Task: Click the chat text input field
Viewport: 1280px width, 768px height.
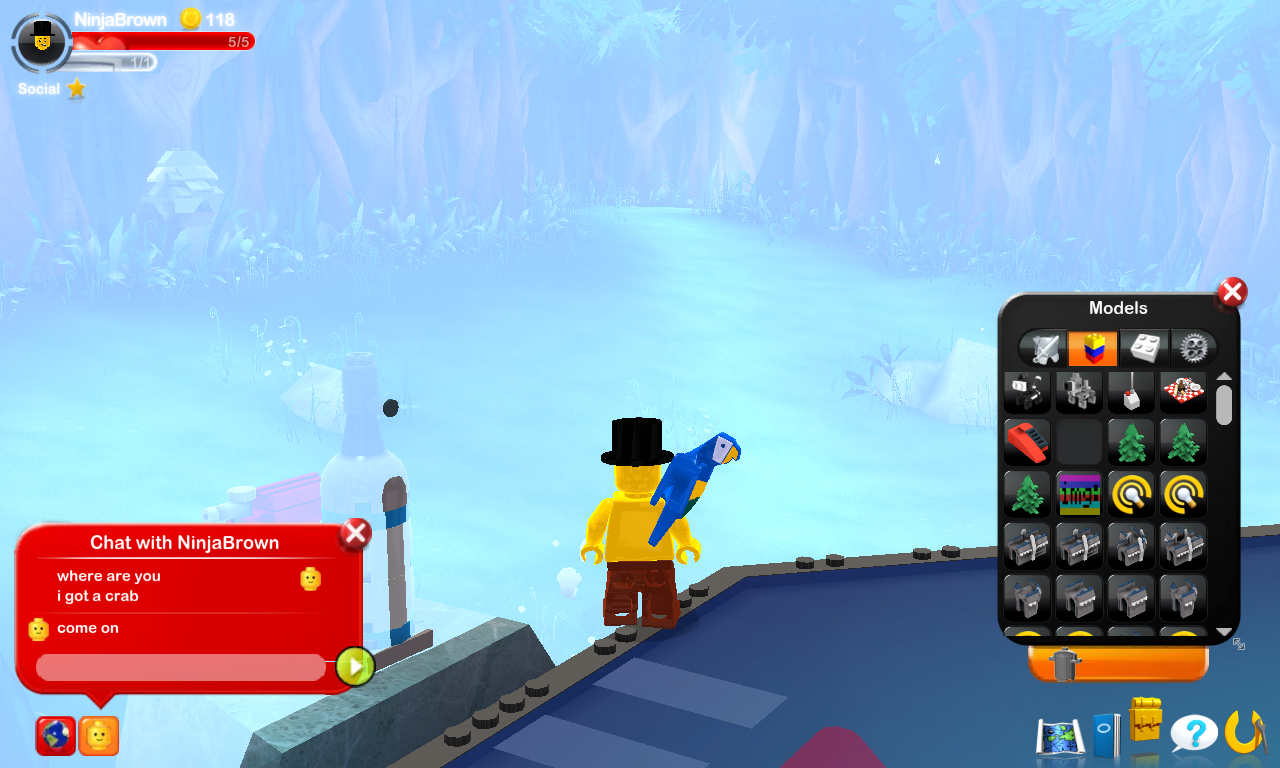Action: tap(180, 666)
